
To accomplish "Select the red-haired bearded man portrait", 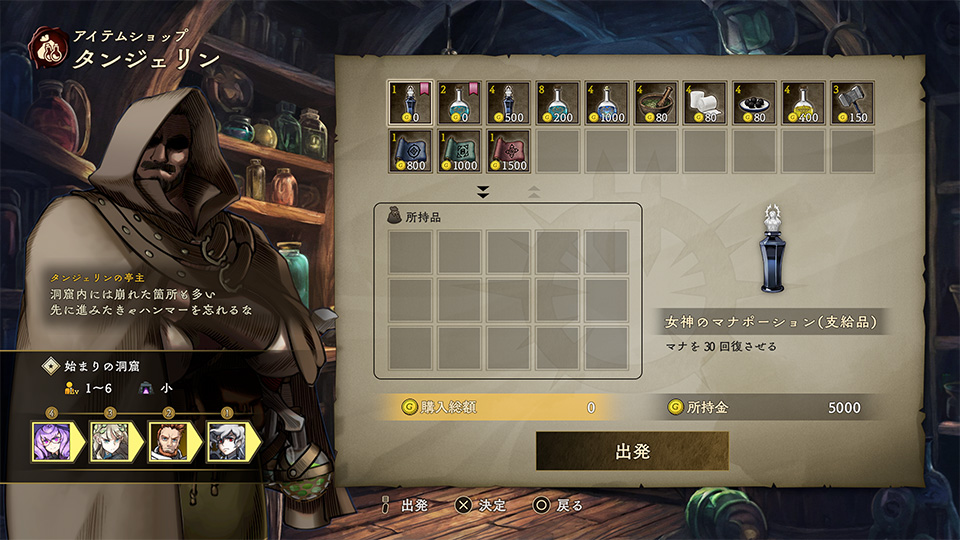I will coord(167,440).
